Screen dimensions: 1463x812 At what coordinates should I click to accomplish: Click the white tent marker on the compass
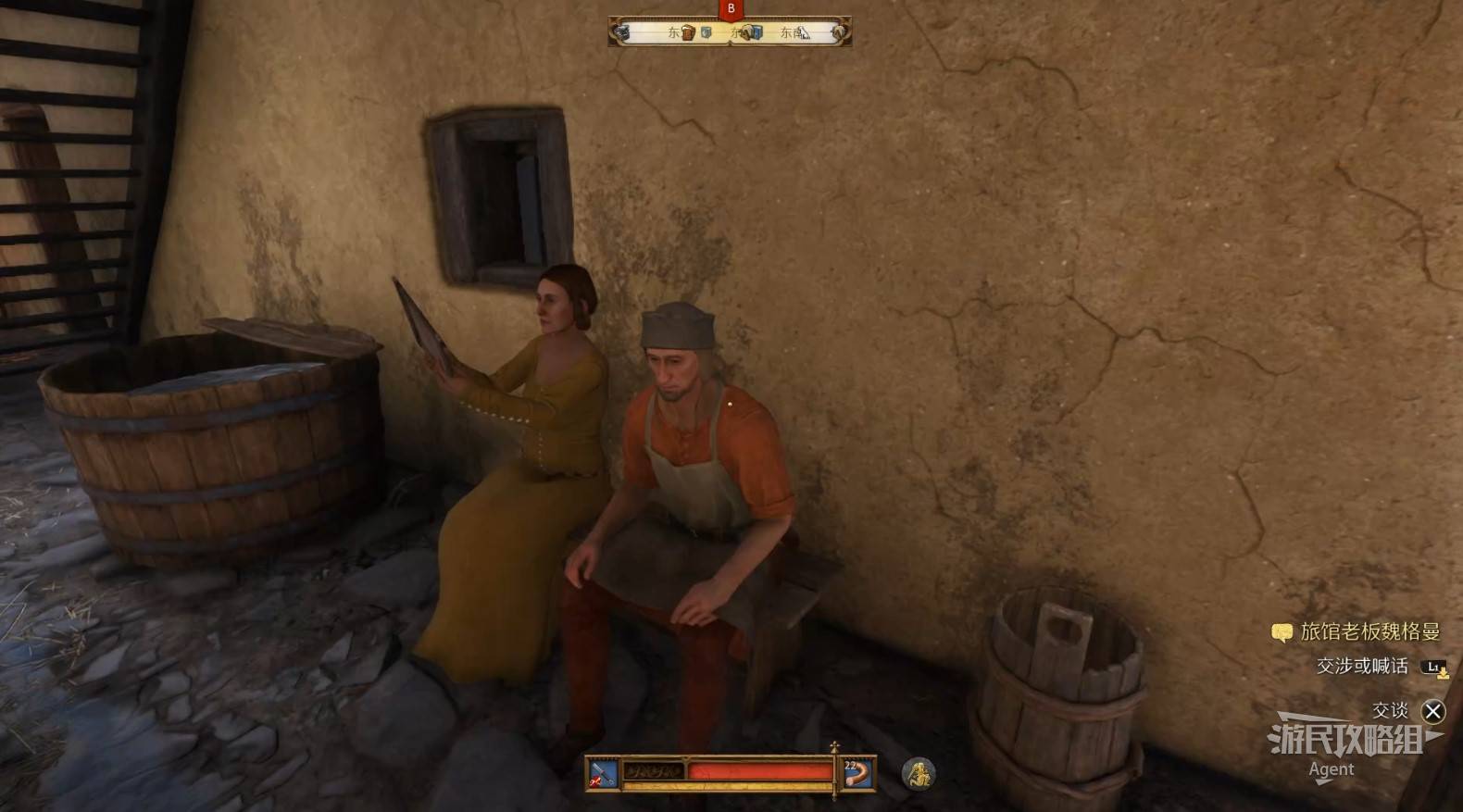click(803, 33)
